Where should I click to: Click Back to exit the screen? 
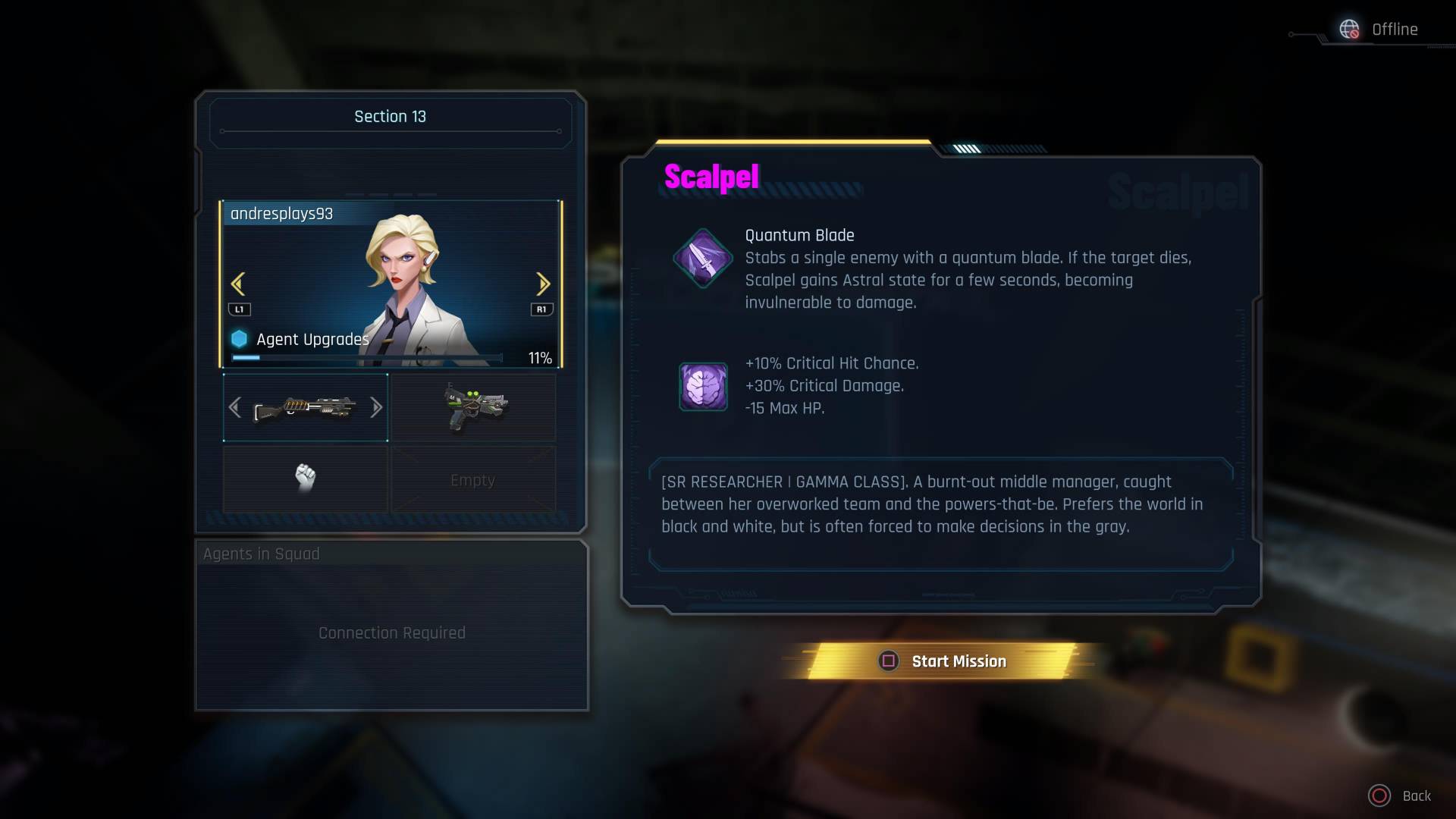(1417, 796)
